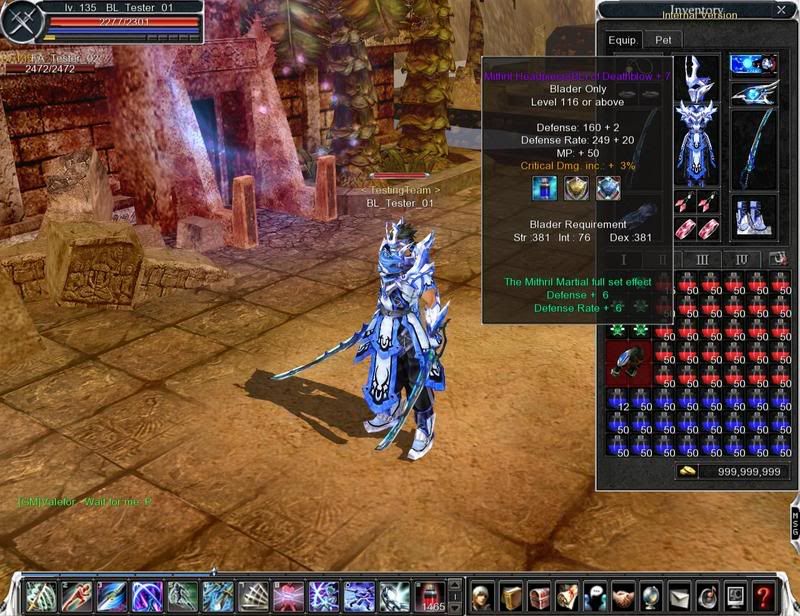800x616 pixels.
Task: Activate the first skill on the hotbar
Action: (x=39, y=596)
